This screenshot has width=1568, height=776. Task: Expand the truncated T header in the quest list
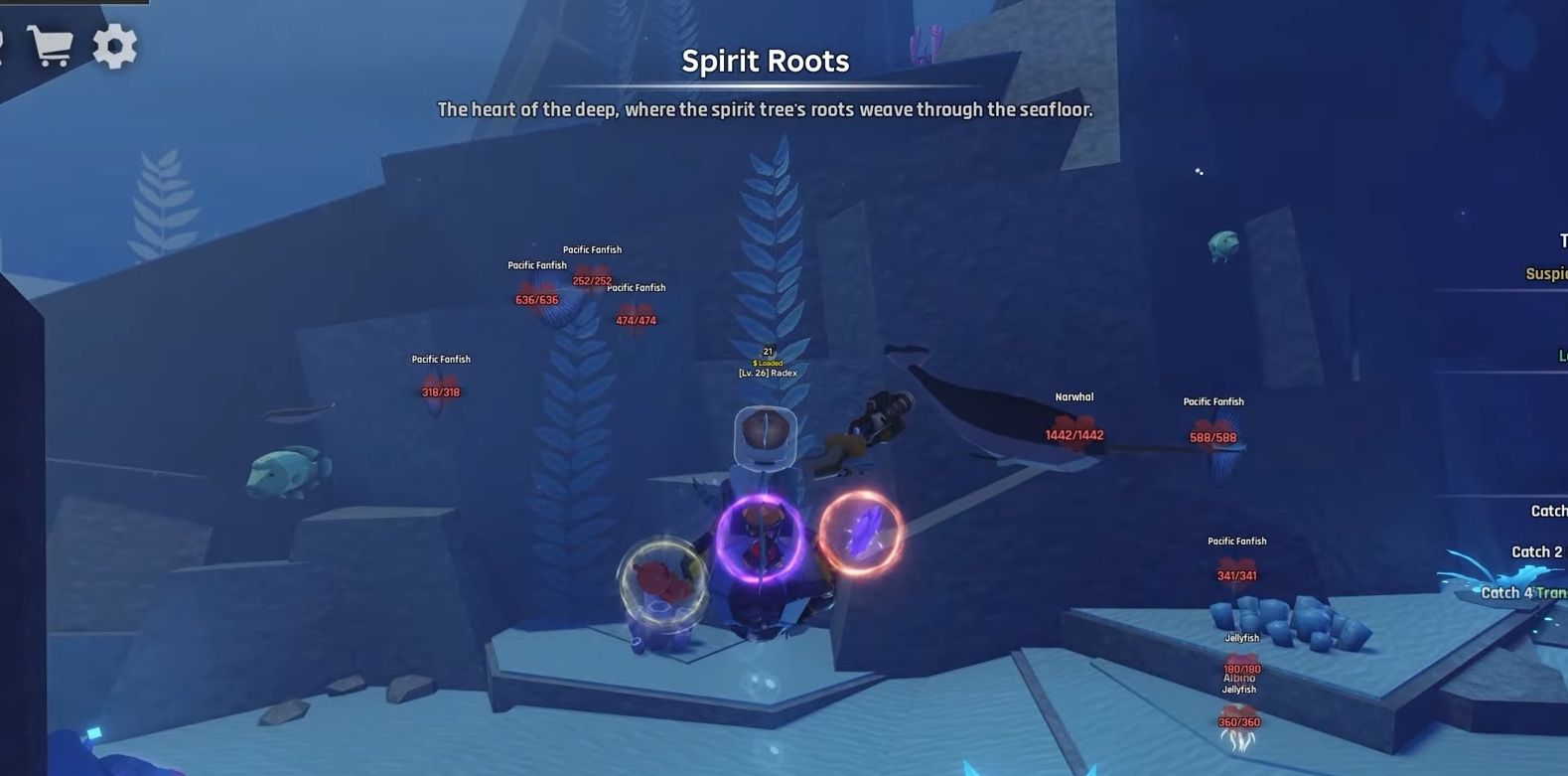(1562, 238)
